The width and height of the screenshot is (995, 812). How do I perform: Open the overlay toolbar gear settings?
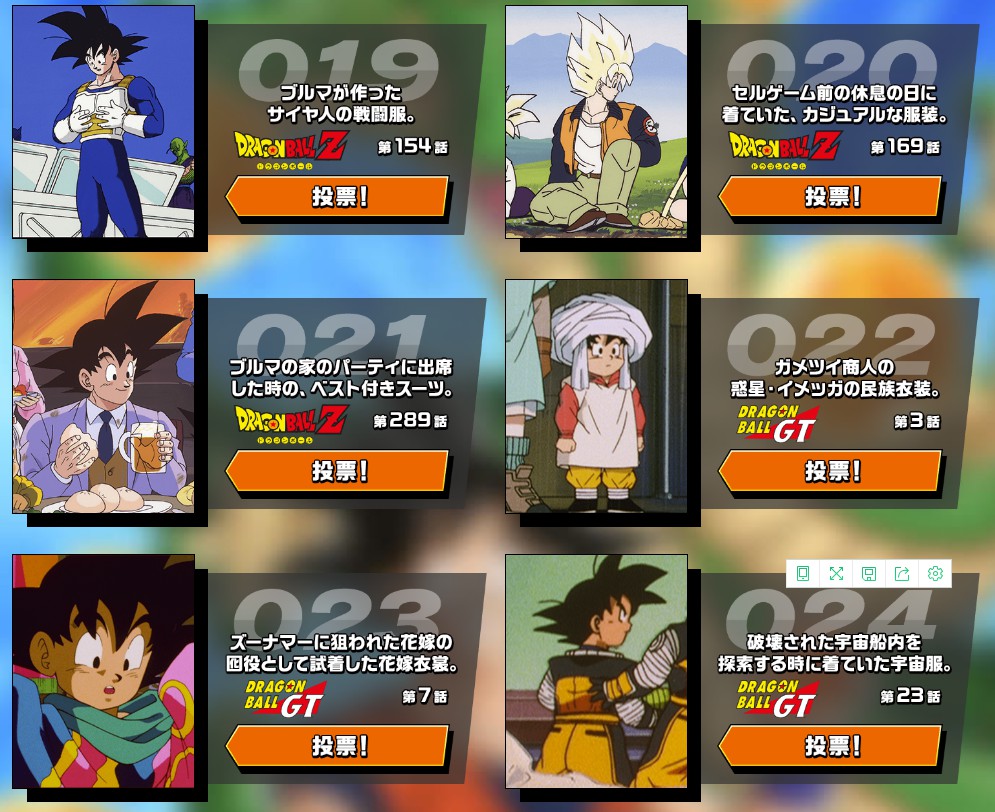click(935, 573)
